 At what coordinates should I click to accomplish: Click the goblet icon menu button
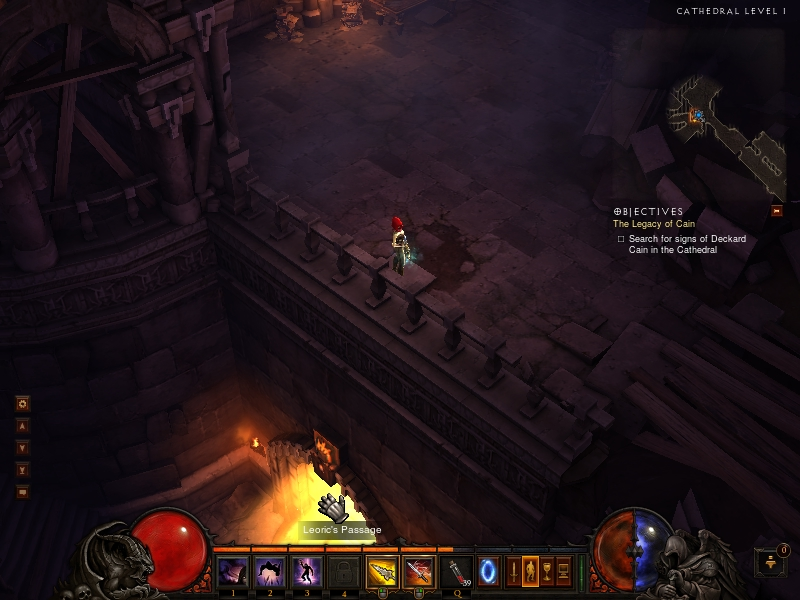point(547,571)
